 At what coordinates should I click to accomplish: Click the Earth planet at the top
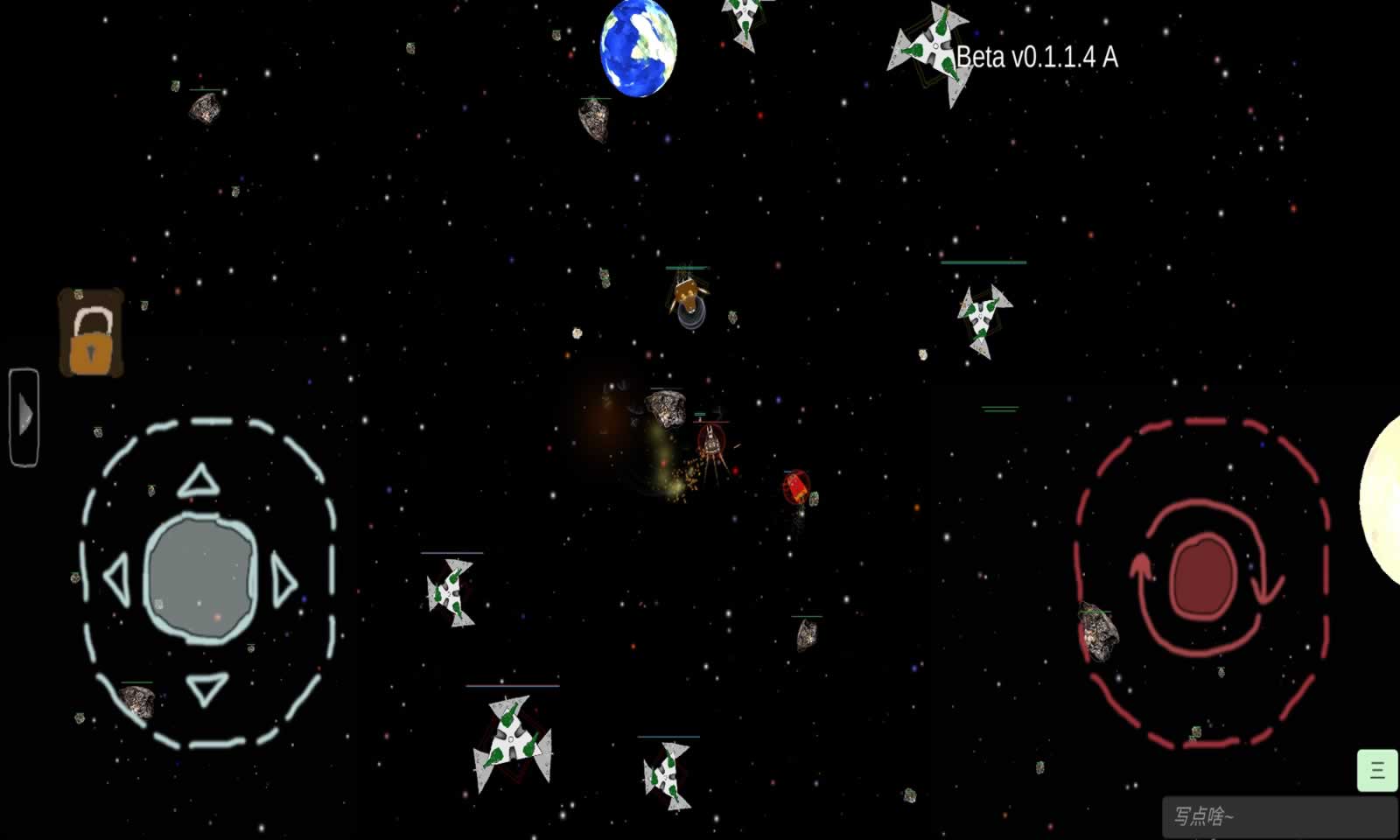(640, 48)
